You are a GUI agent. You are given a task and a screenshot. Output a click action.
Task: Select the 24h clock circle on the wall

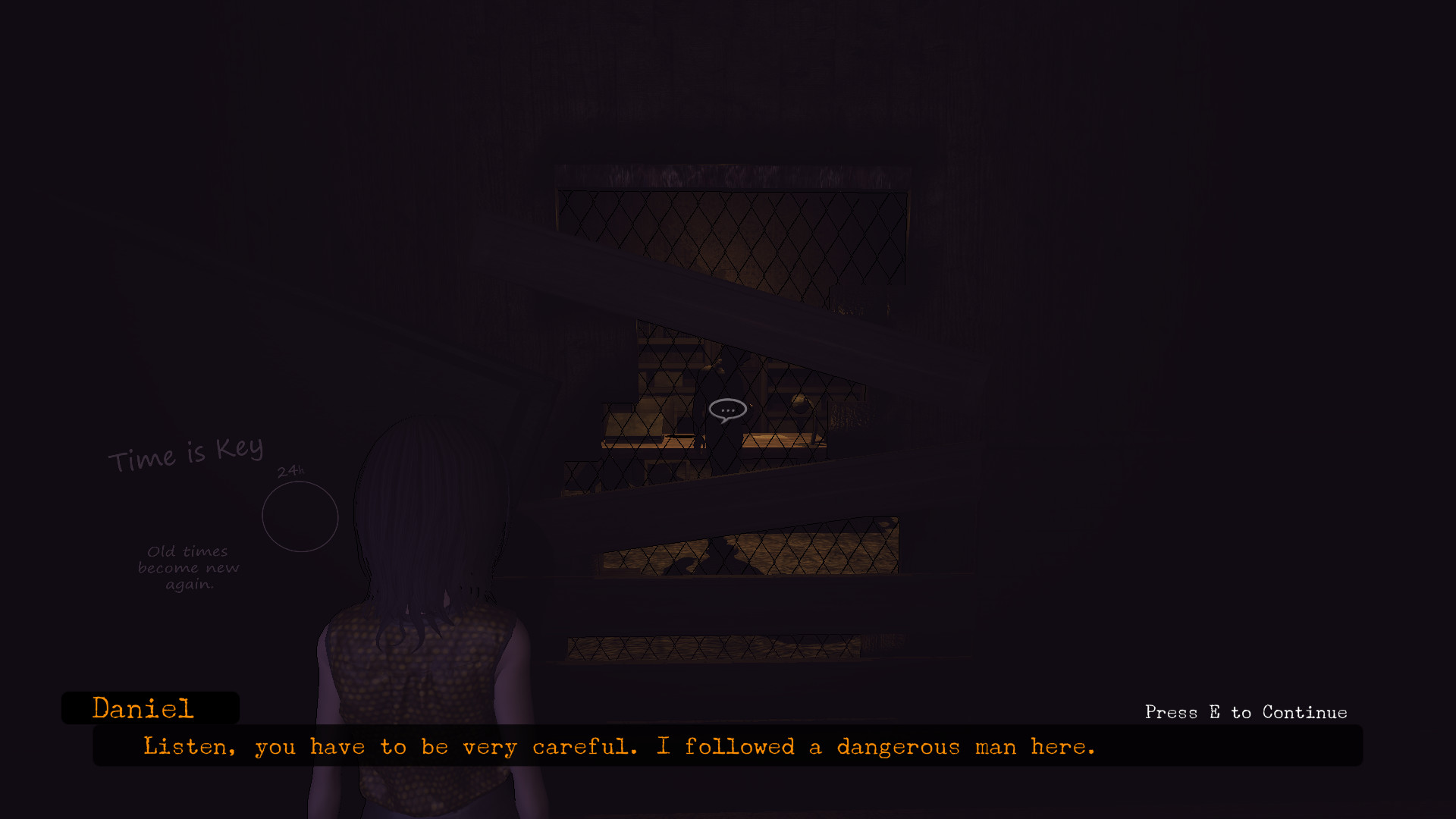coord(300,516)
